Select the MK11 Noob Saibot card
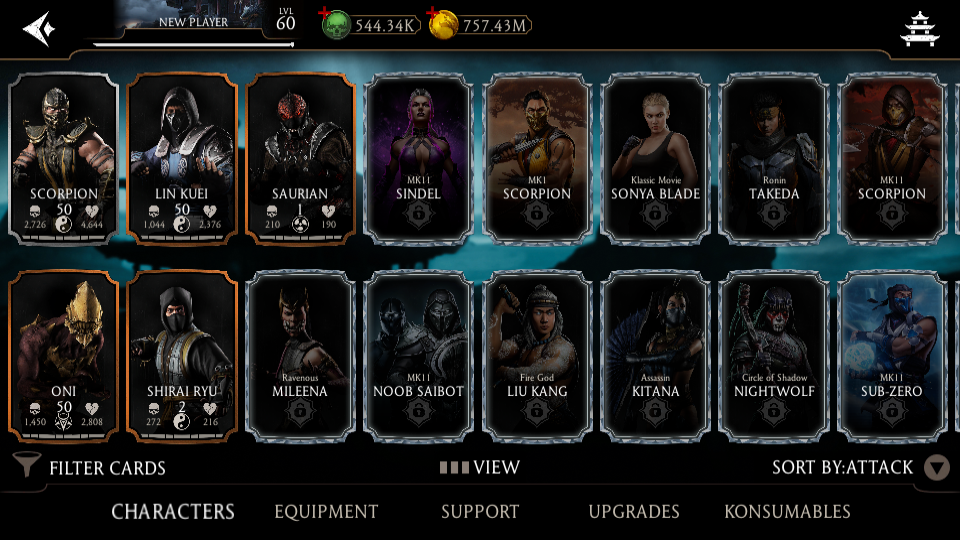 [x=418, y=357]
